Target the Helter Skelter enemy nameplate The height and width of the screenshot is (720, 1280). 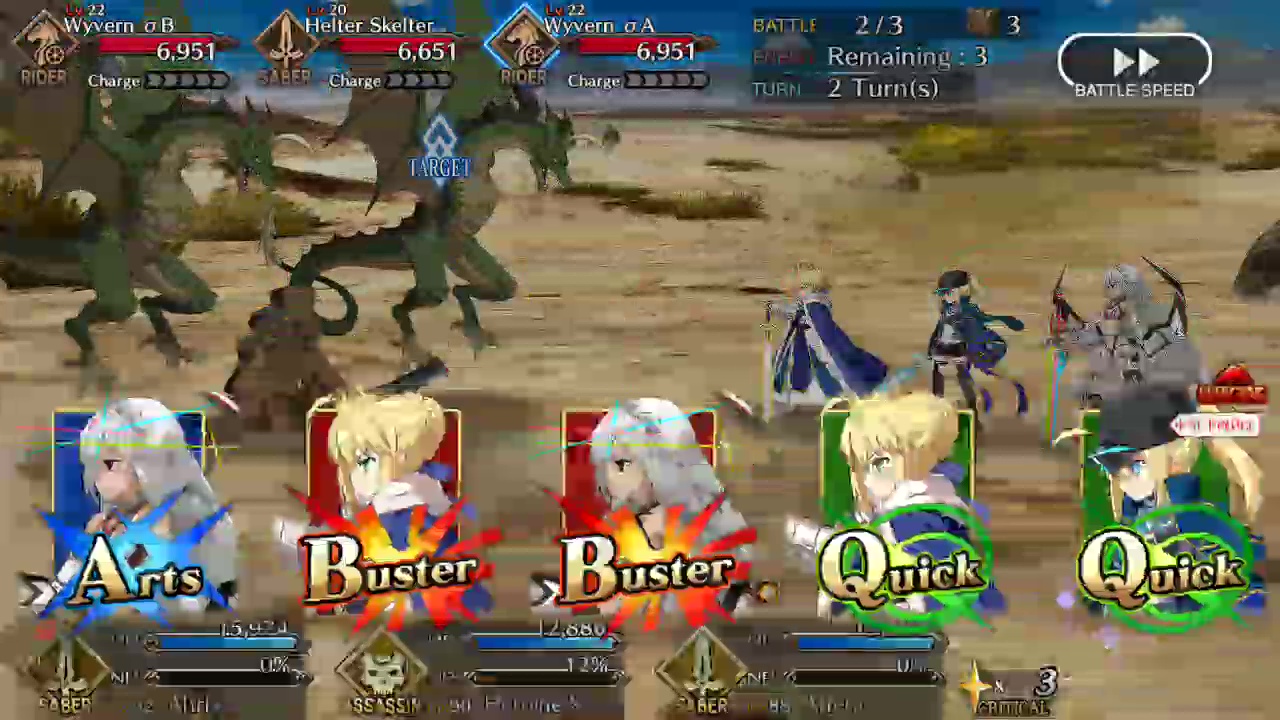[365, 40]
